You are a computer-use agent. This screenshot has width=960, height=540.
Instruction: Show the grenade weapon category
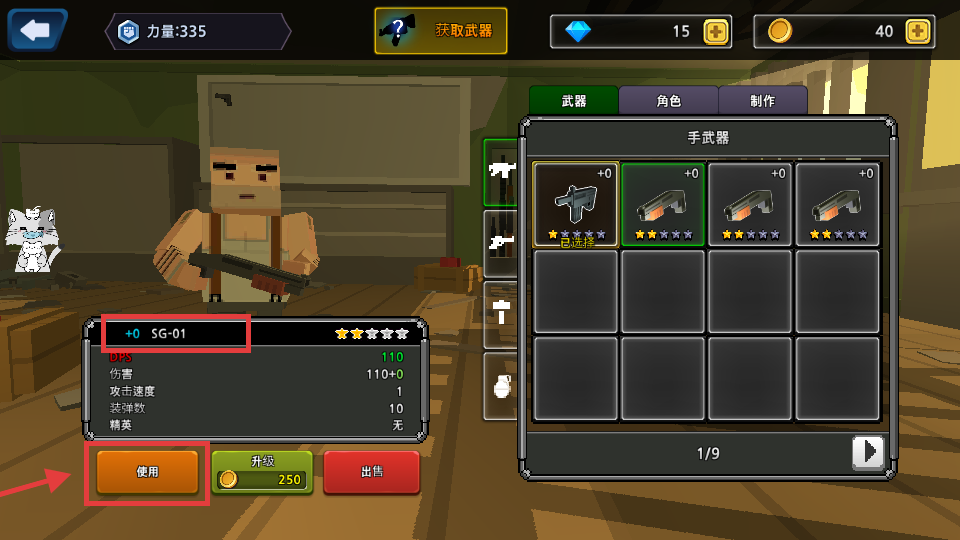pyautogui.click(x=500, y=384)
